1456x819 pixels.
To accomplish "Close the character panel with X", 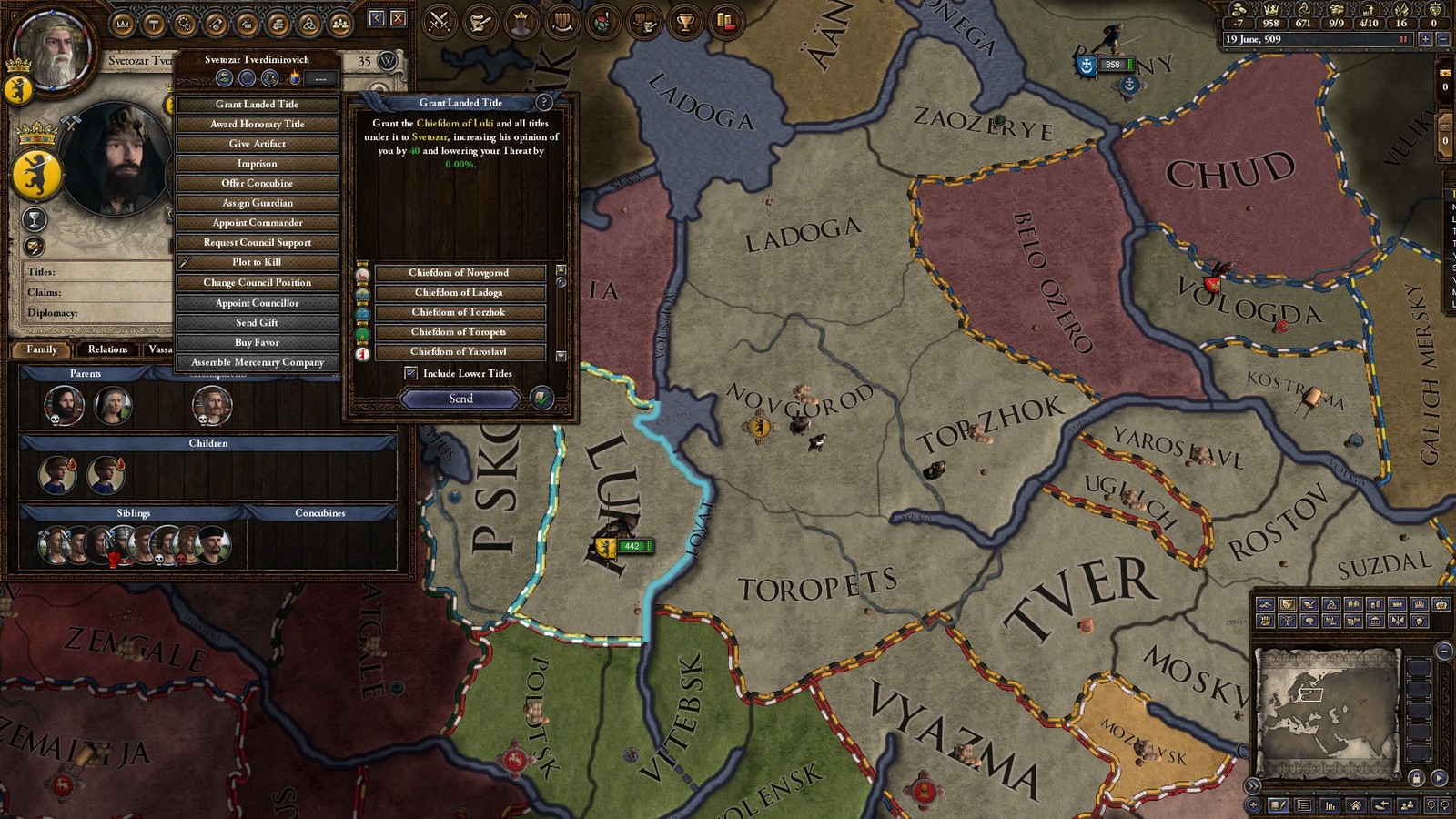I will (x=398, y=18).
